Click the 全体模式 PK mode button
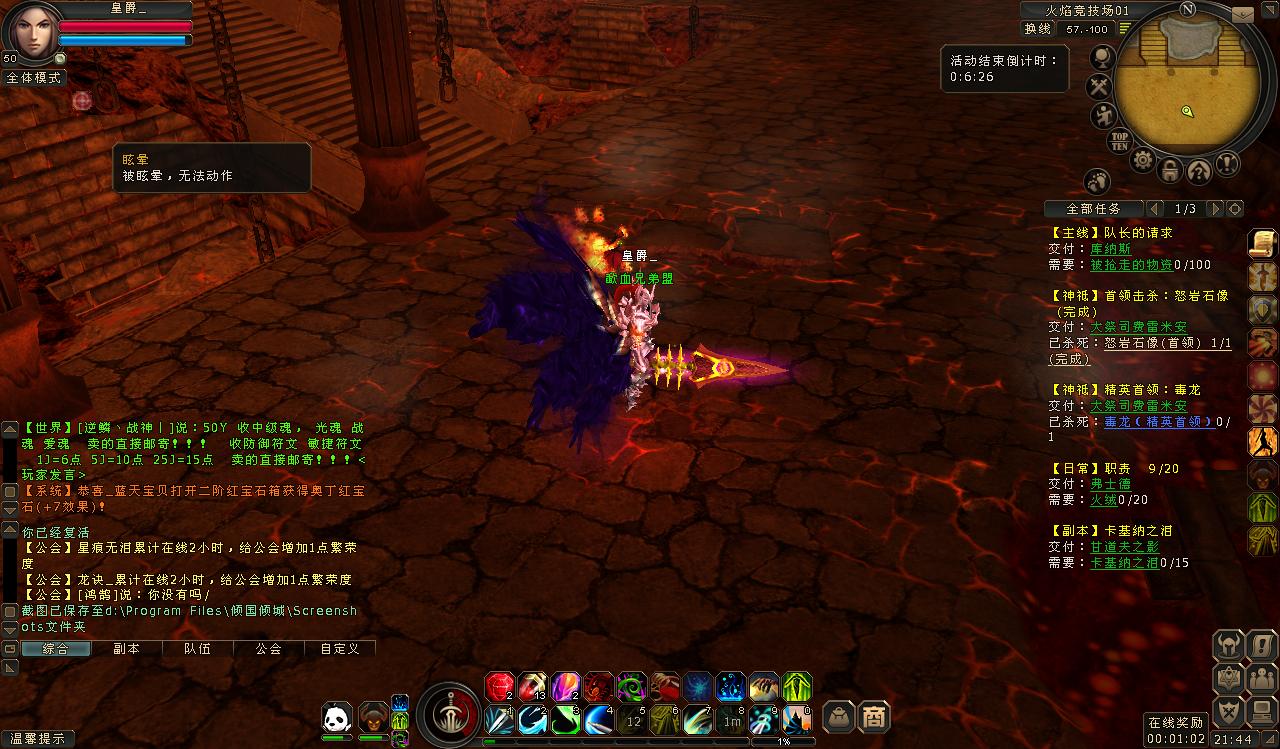The width and height of the screenshot is (1280, 749). click(x=33, y=77)
